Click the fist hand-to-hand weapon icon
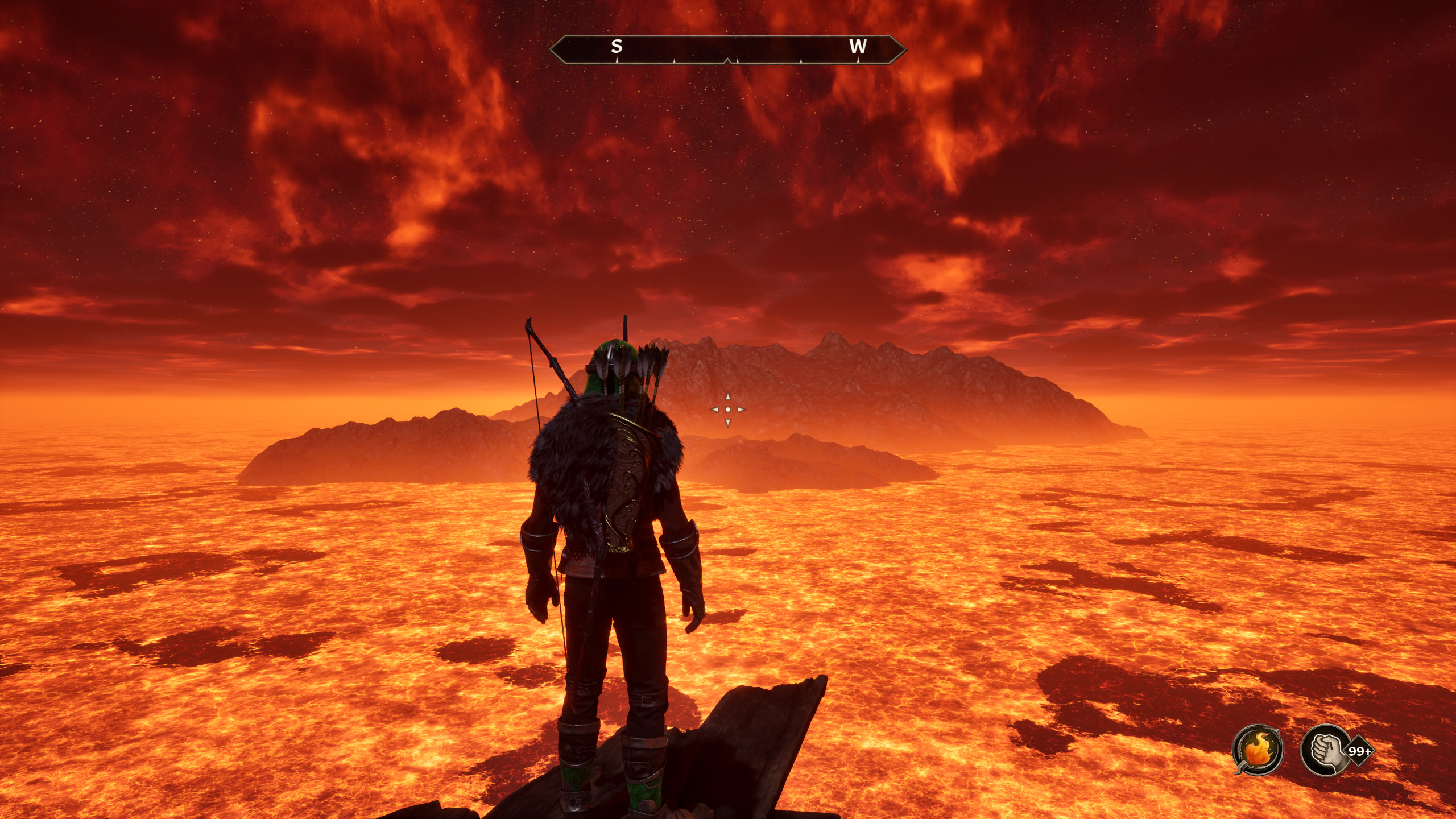This screenshot has height=819, width=1456. pos(1326,750)
